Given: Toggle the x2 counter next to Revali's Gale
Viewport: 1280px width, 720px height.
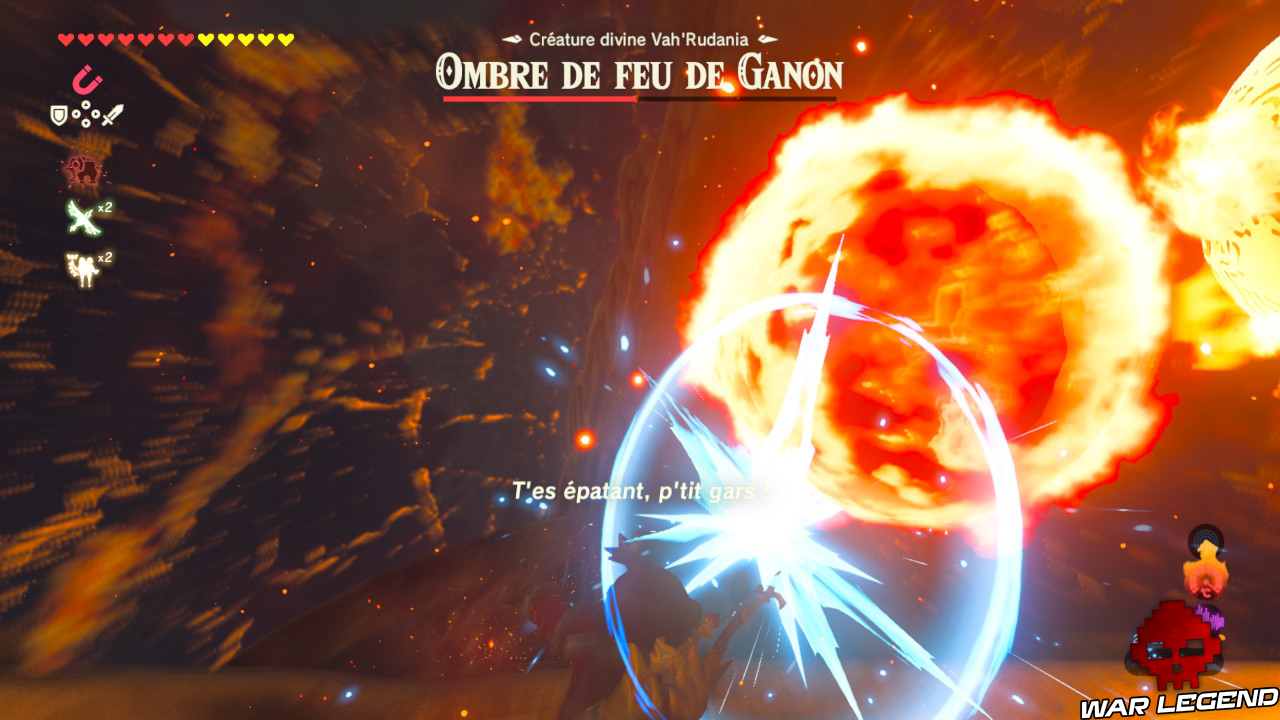Looking at the screenshot, I should point(103,207).
